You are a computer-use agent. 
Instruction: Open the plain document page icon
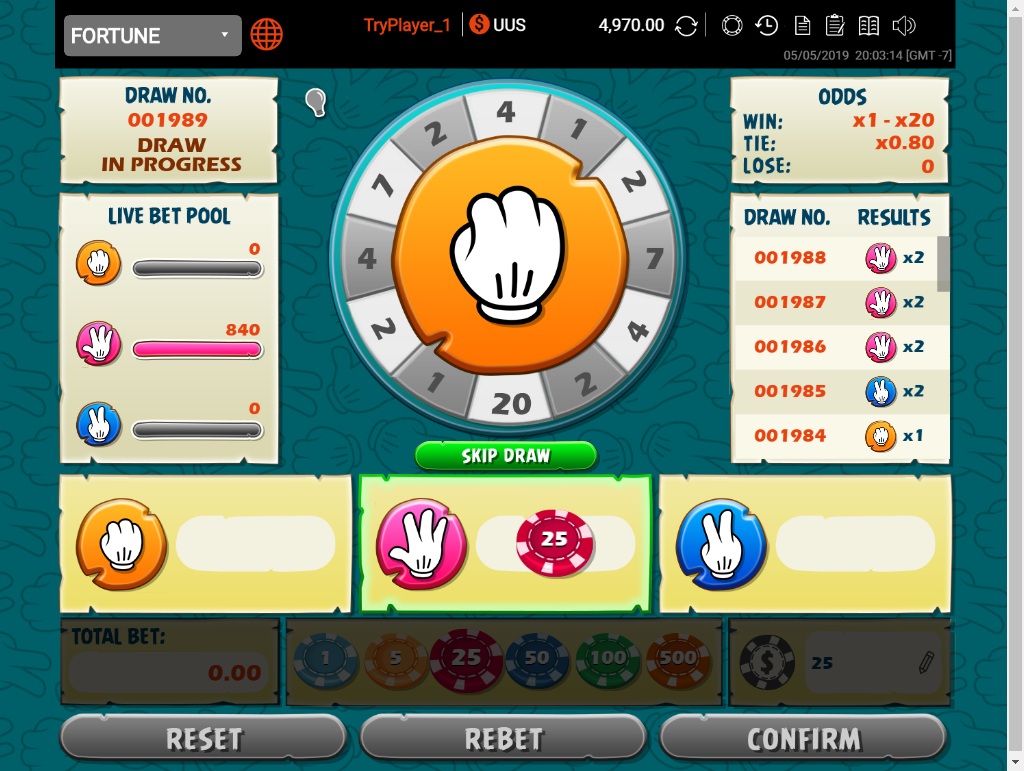point(802,26)
